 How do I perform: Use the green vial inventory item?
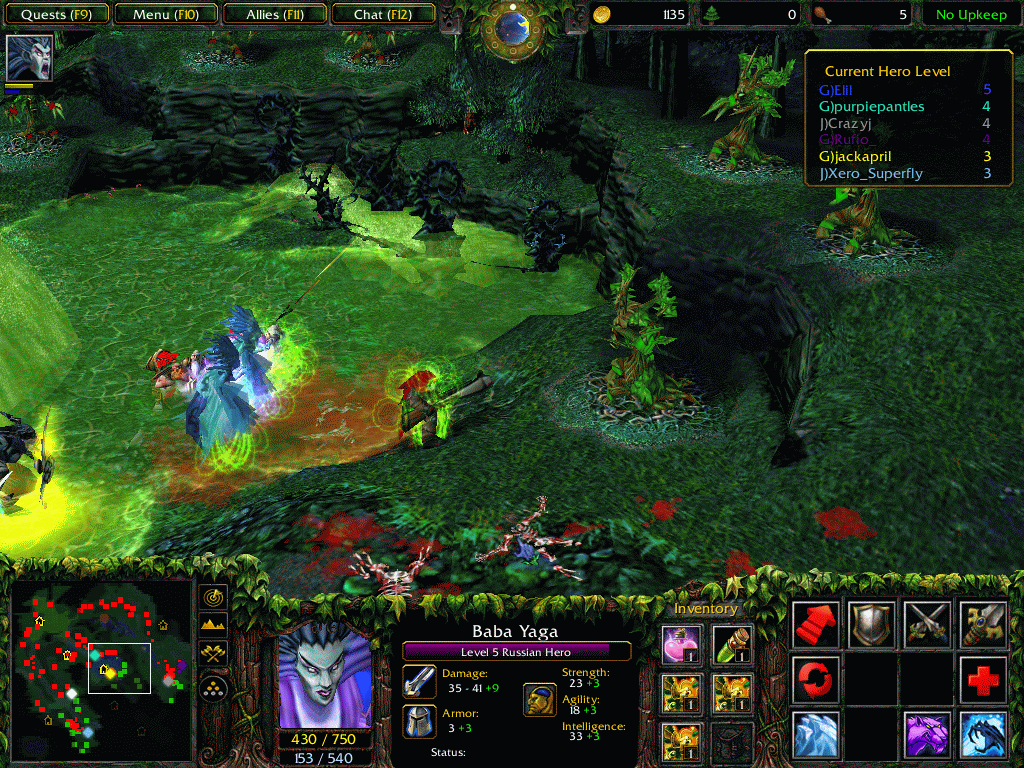click(731, 644)
